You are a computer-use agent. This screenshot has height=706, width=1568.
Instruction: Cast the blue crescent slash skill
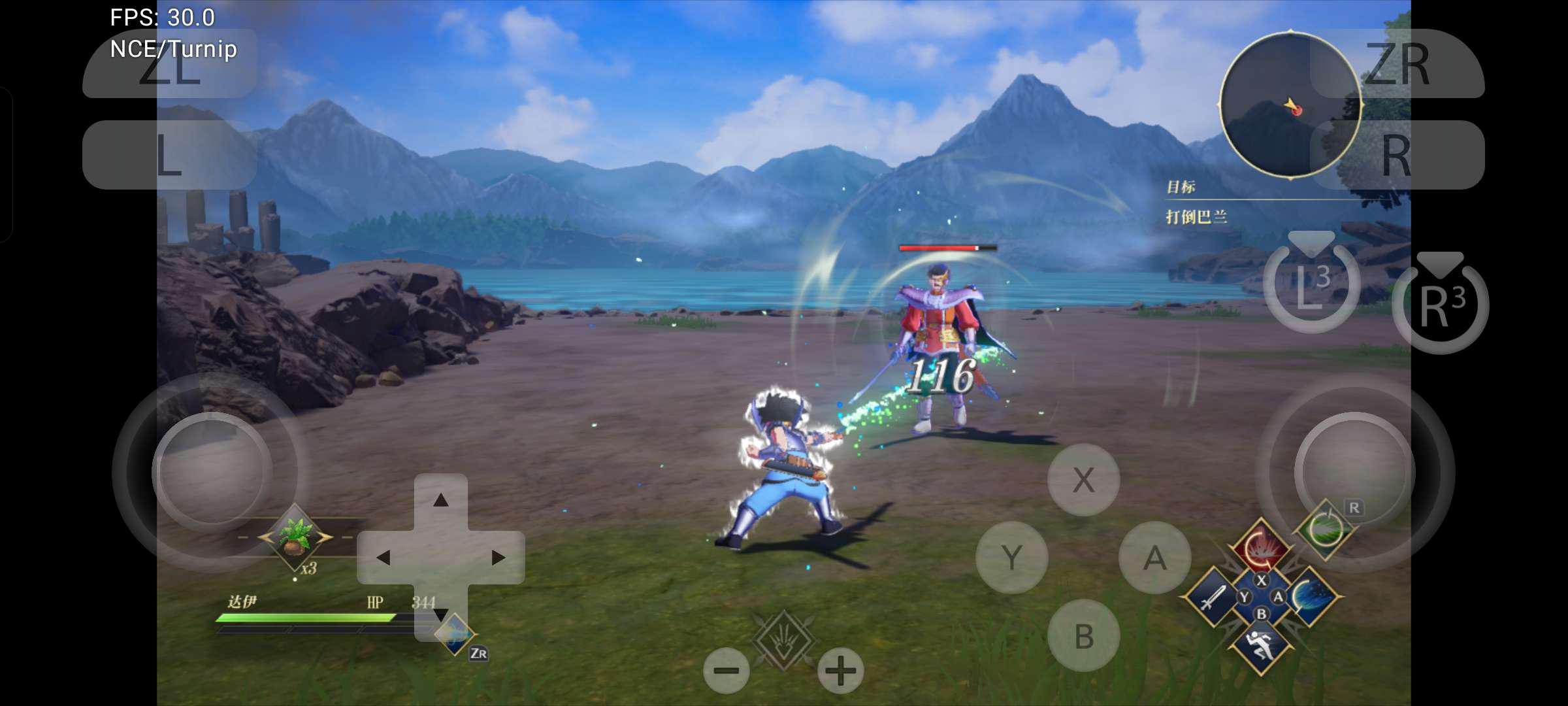click(x=1311, y=597)
